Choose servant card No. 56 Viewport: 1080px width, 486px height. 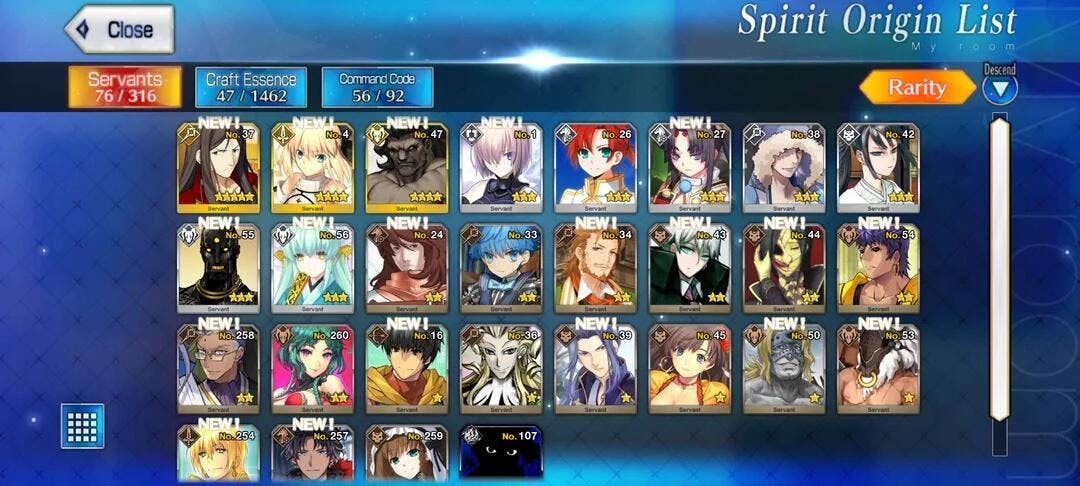click(x=312, y=268)
